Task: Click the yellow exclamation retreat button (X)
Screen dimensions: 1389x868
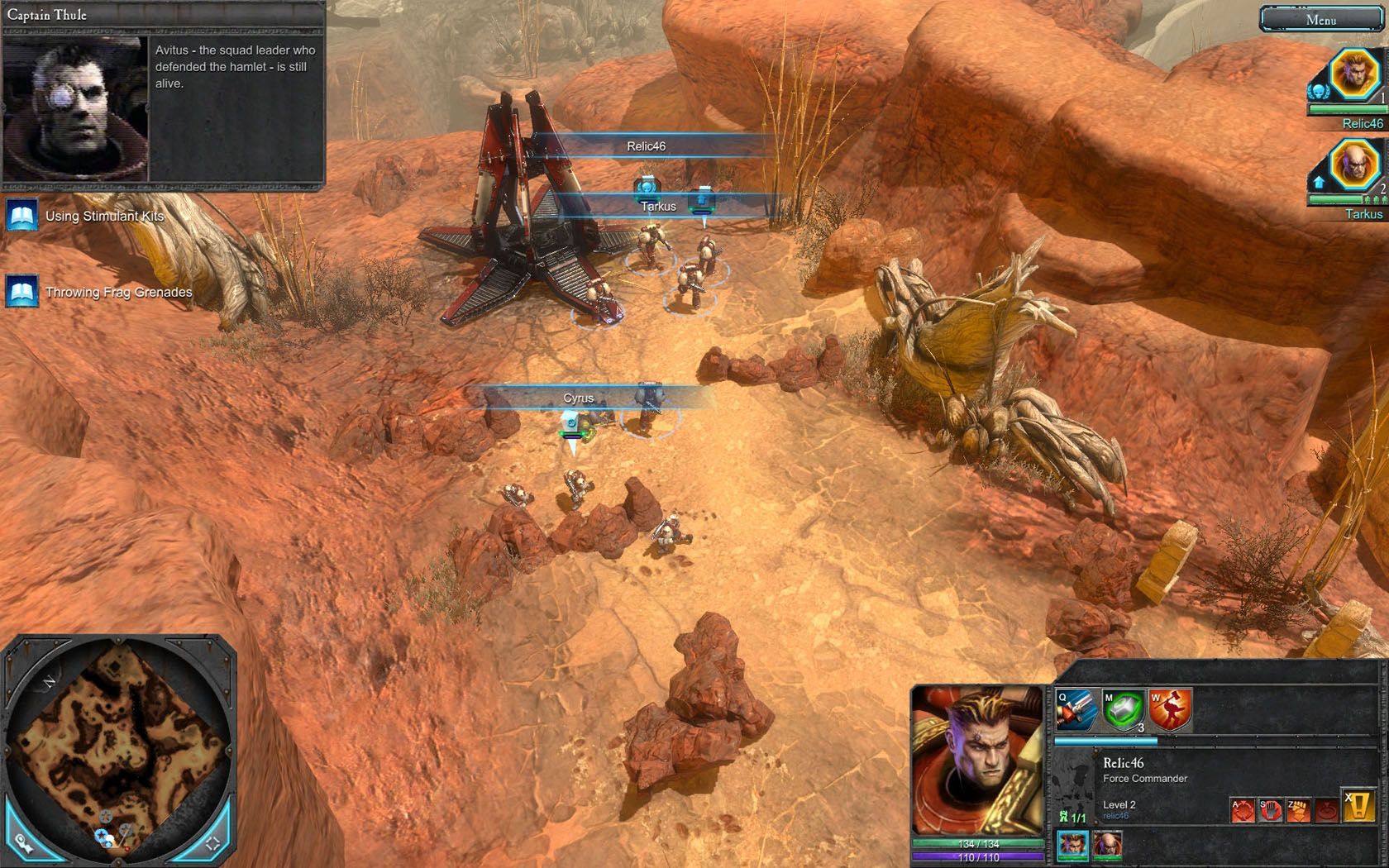Action: click(1358, 807)
